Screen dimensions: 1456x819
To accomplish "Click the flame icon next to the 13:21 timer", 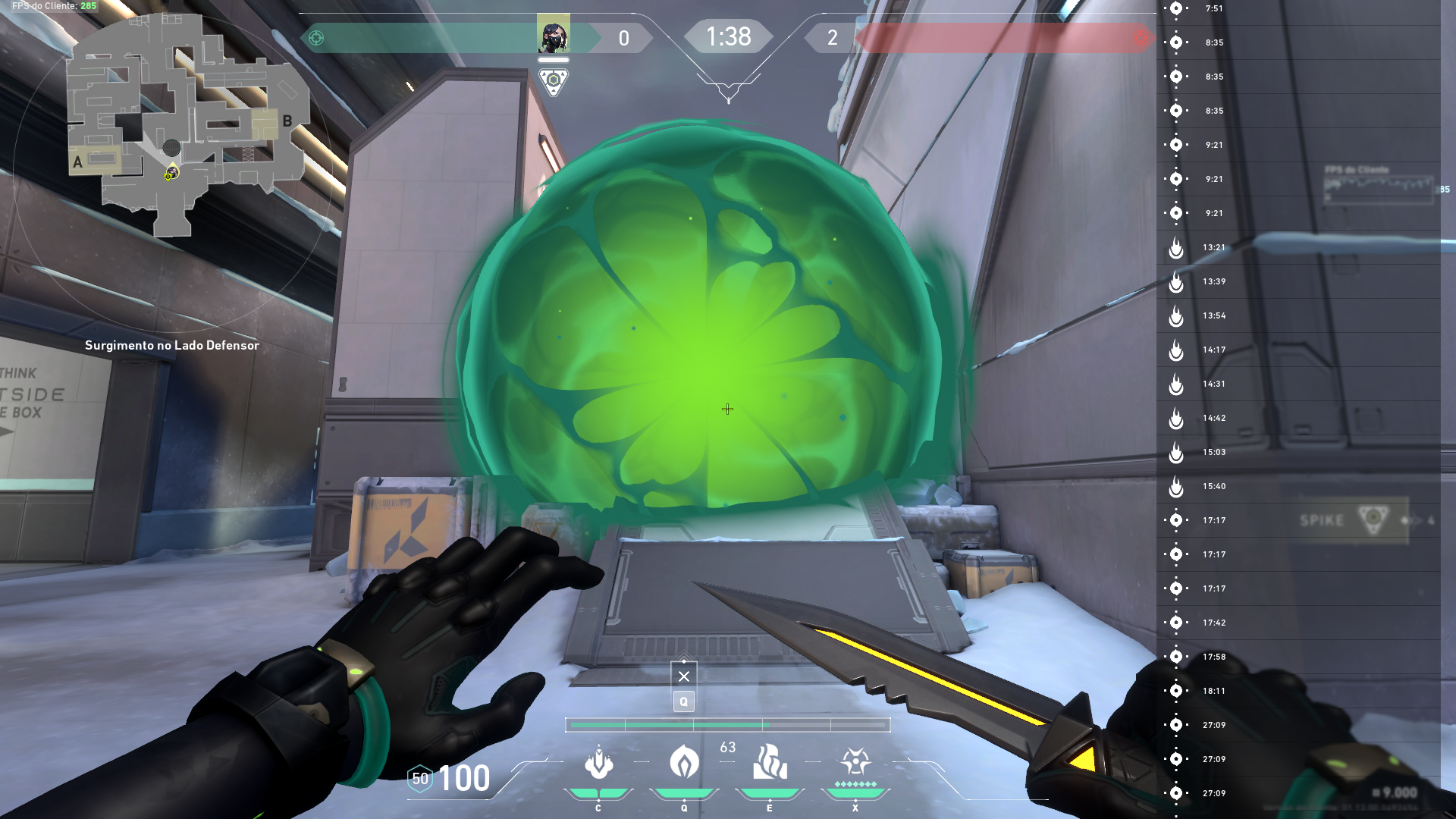I will [x=1176, y=247].
